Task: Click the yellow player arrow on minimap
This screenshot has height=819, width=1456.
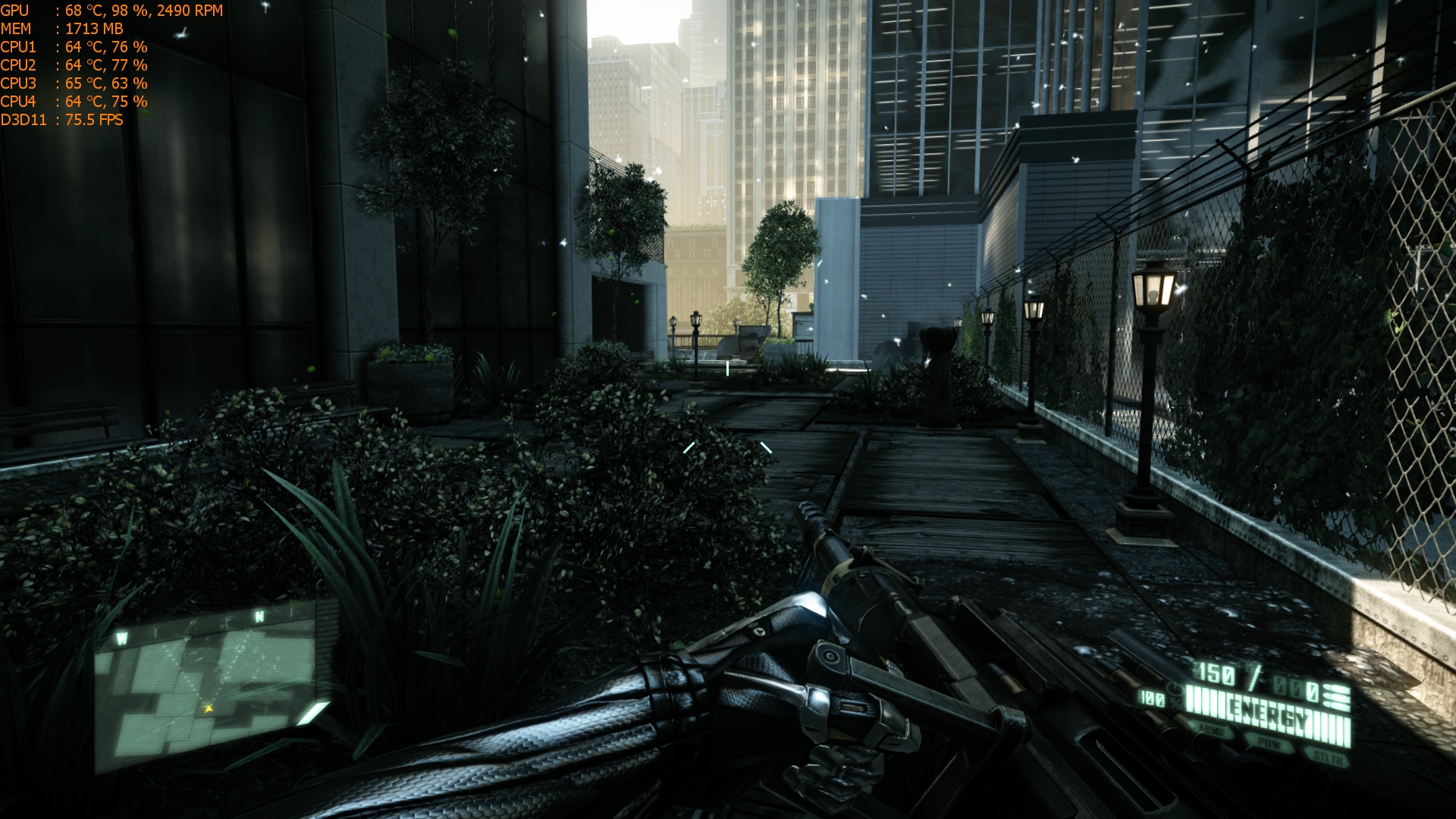Action: coord(208,708)
